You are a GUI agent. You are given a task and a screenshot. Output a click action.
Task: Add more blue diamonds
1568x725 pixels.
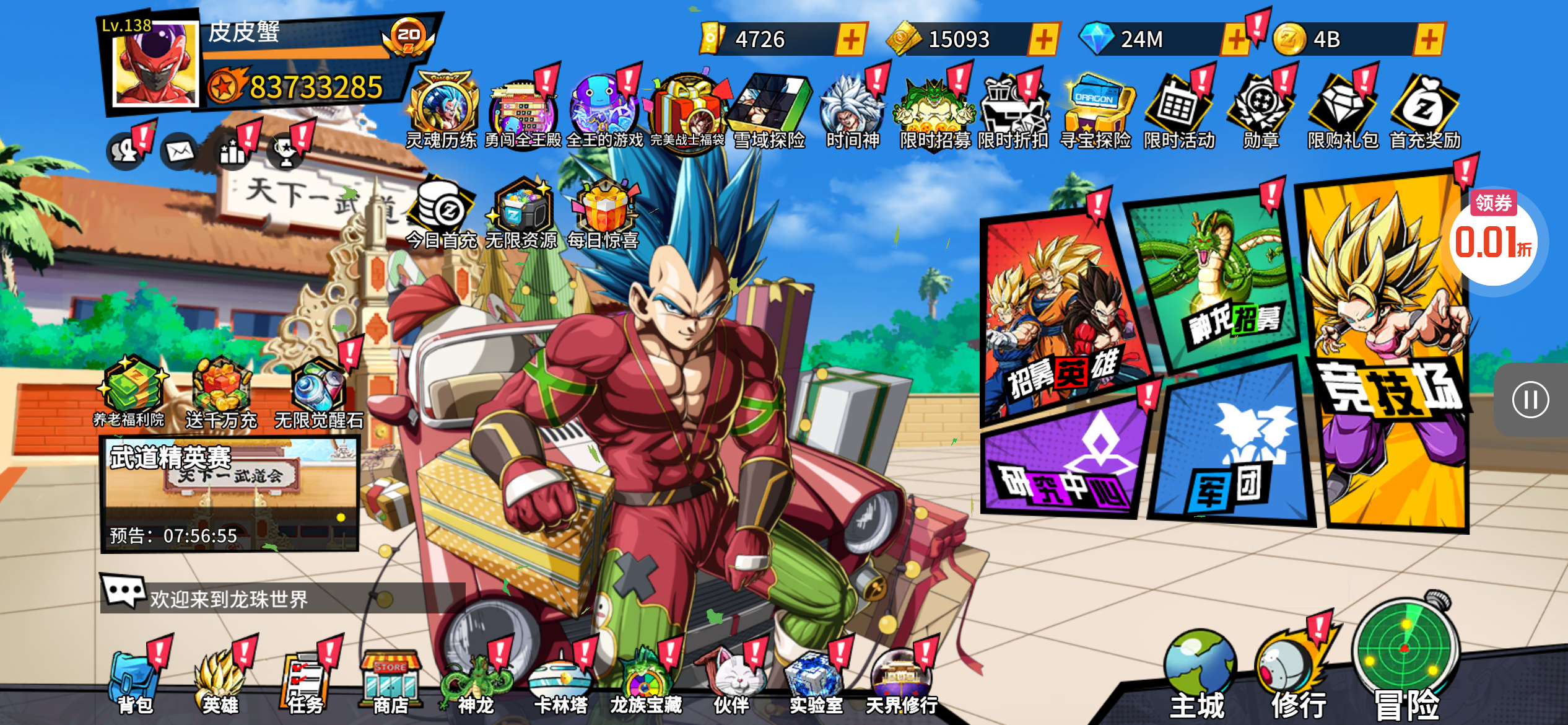click(x=1235, y=40)
